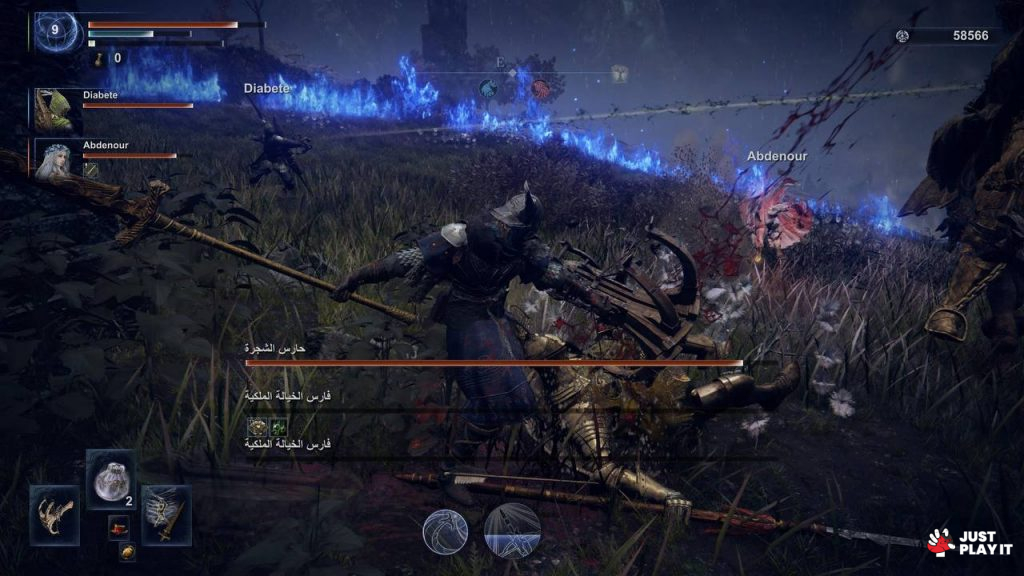
Task: Choose the small golden item slot
Action: click(127, 551)
